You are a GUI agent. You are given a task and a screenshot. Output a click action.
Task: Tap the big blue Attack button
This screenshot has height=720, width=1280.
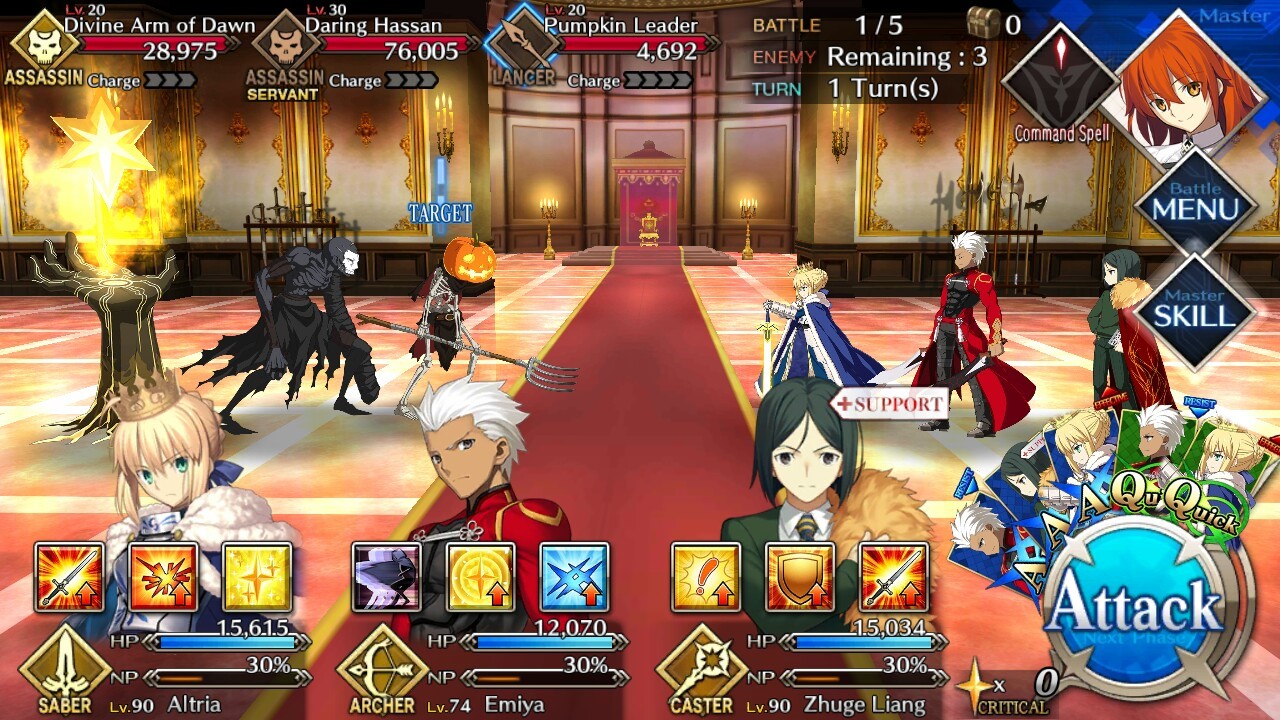tap(1137, 609)
